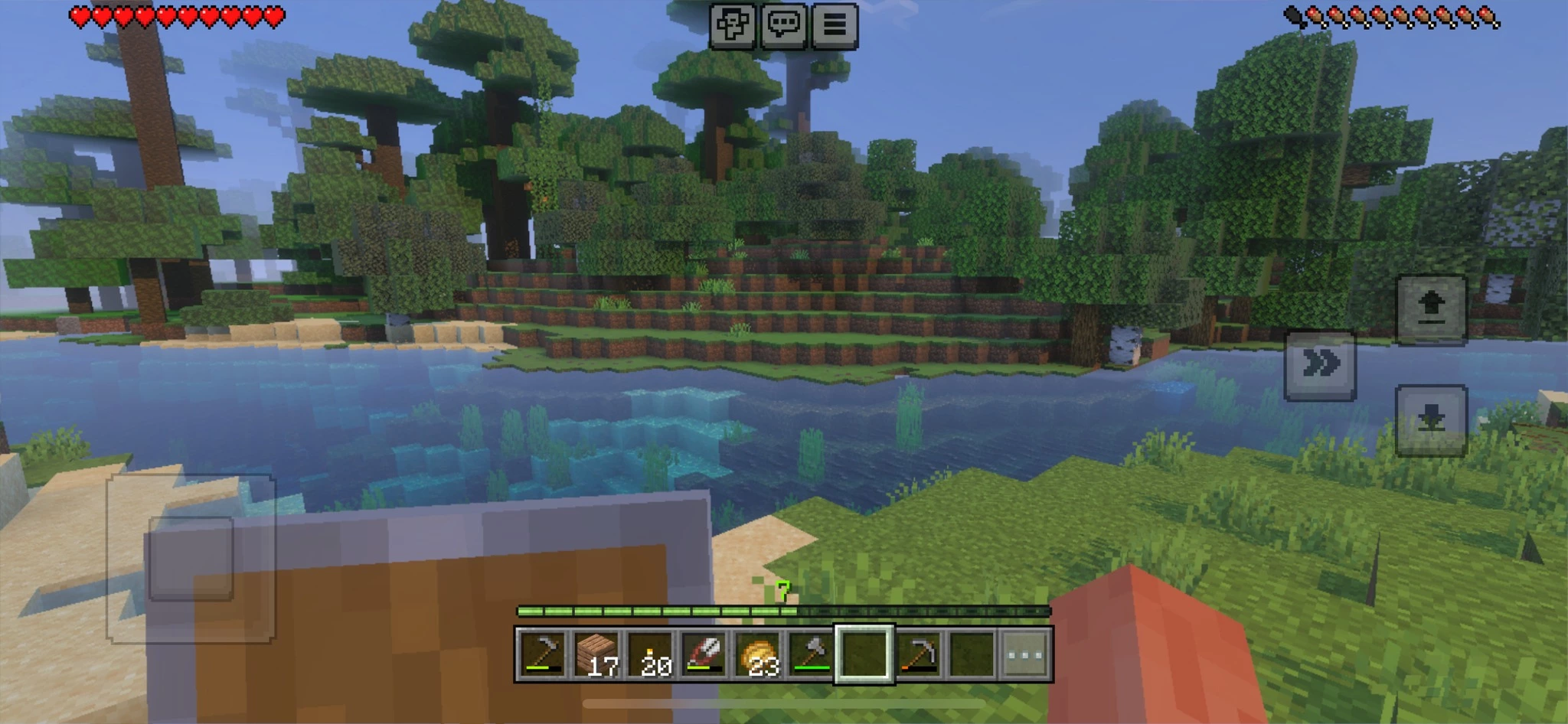Open the chat speech bubble button
Viewport: 1568px width, 724px height.
783,26
